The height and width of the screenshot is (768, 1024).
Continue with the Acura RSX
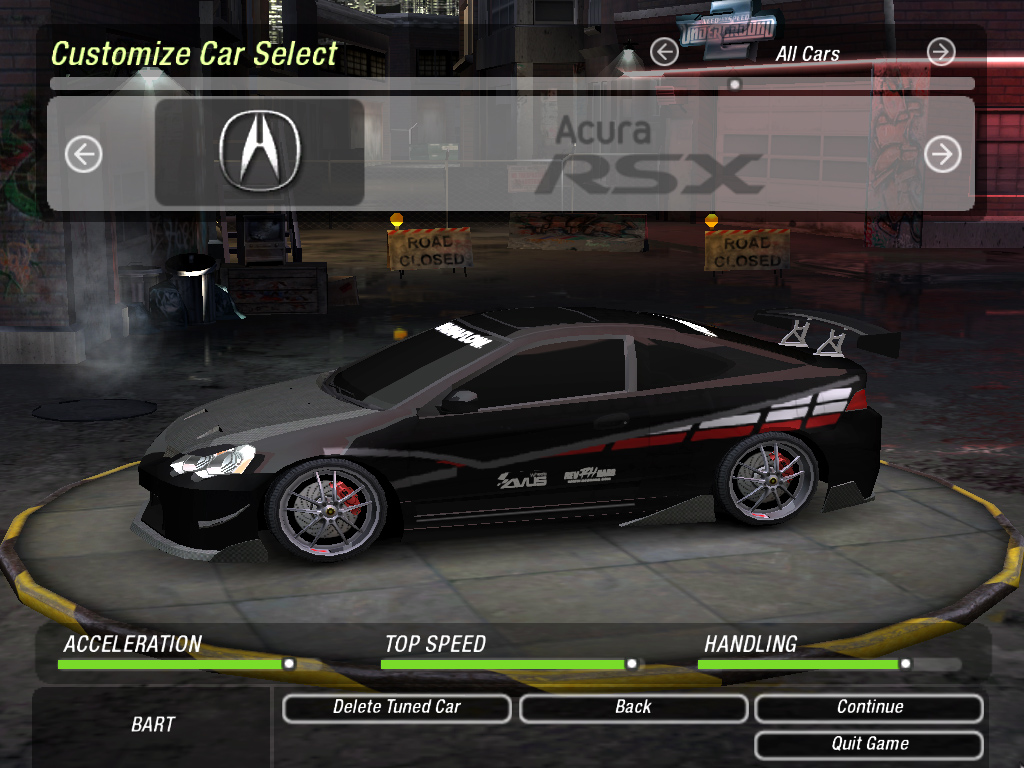[x=869, y=708]
